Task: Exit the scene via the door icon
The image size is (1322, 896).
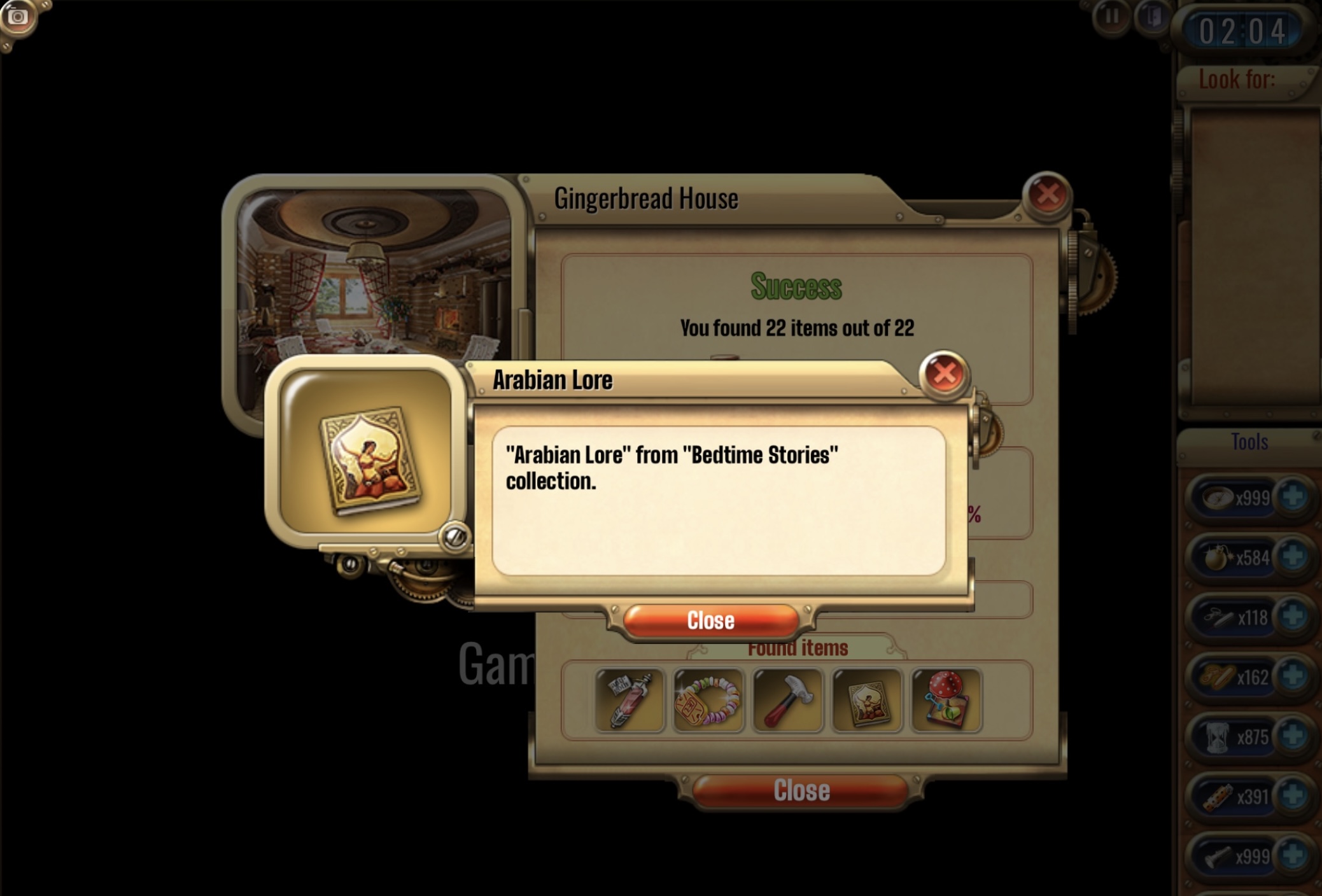Action: click(x=1152, y=16)
